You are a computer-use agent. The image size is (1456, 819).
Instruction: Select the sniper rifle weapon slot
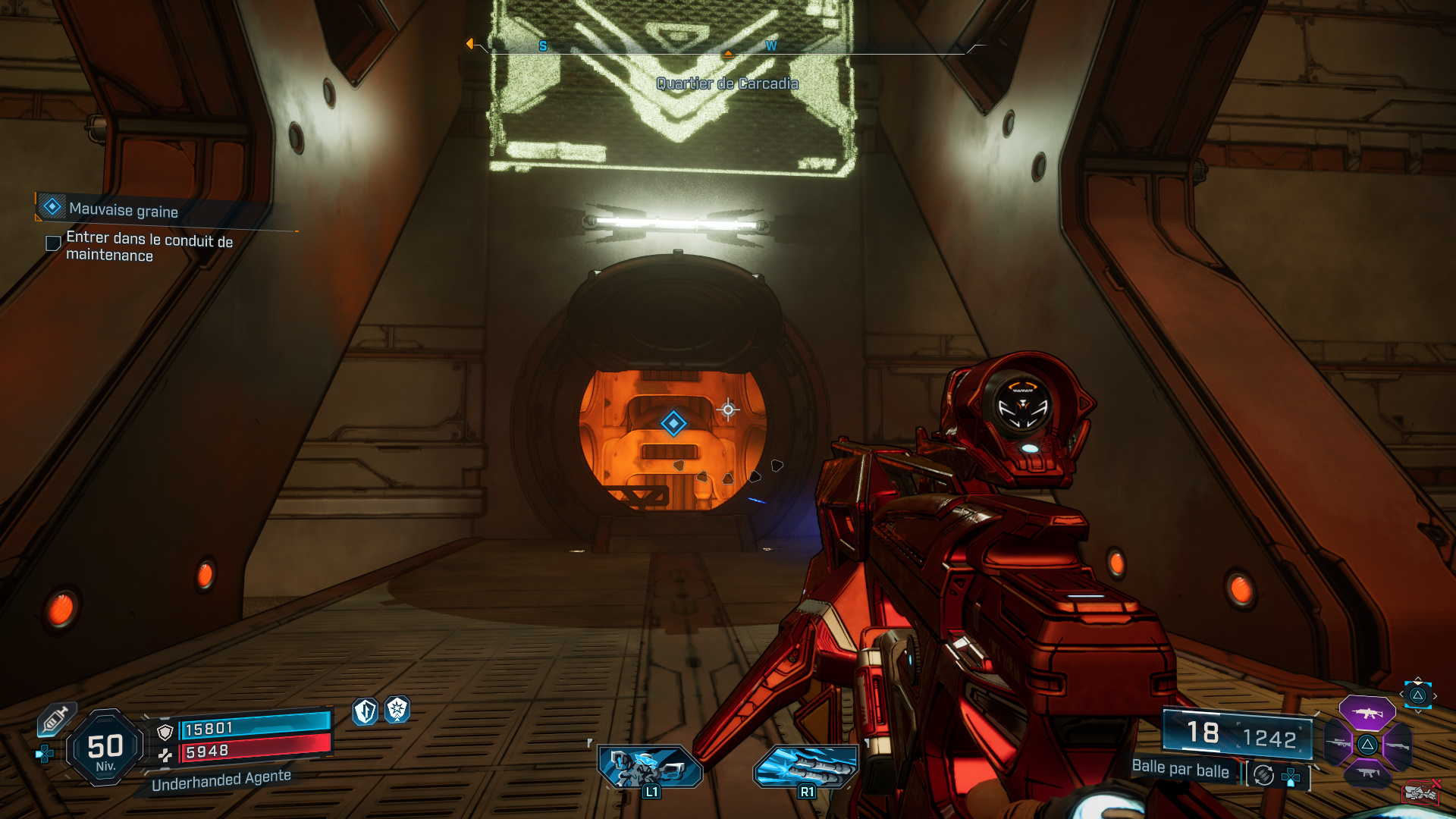tap(1338, 742)
